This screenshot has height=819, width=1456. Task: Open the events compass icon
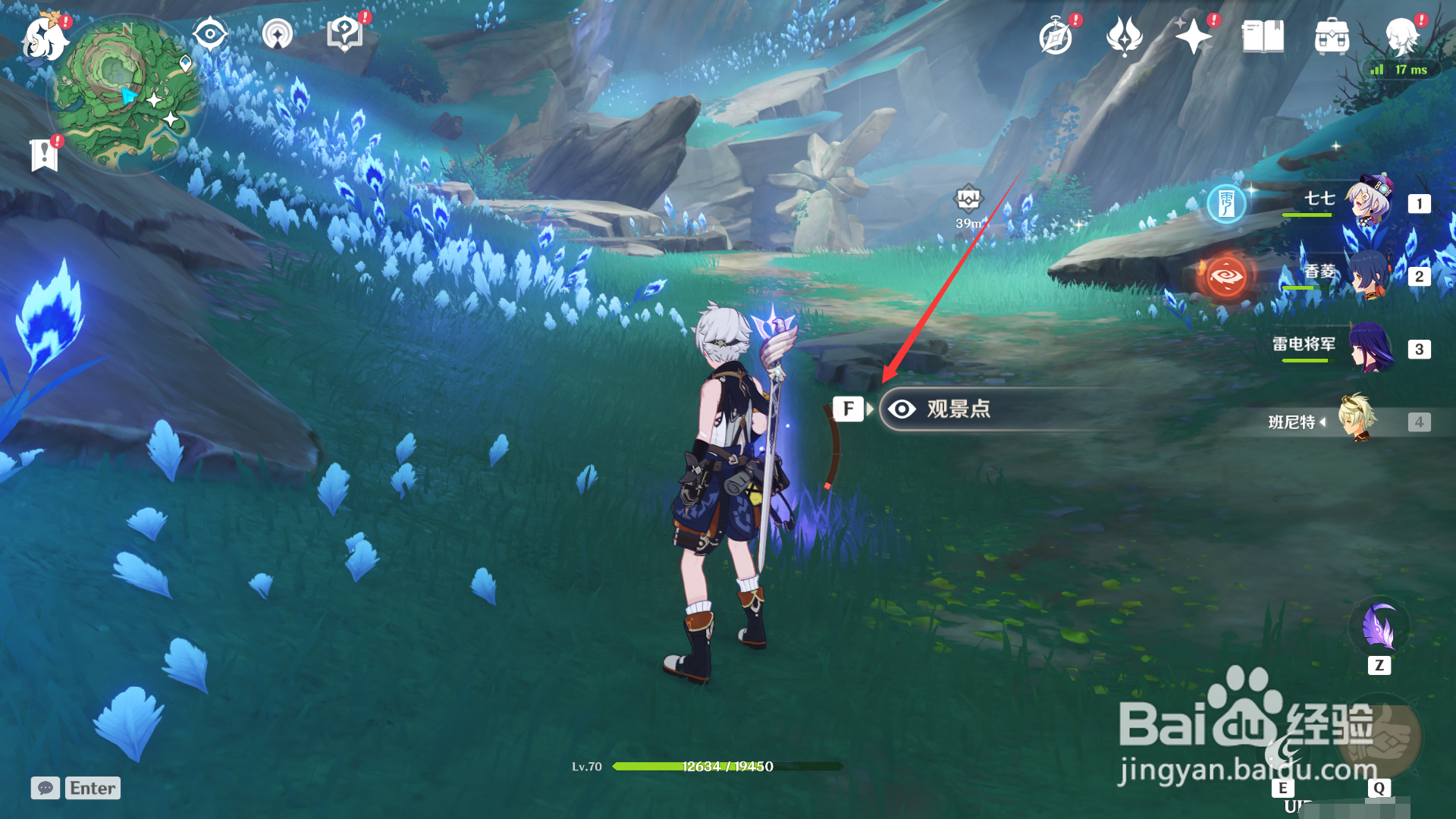(x=1056, y=36)
